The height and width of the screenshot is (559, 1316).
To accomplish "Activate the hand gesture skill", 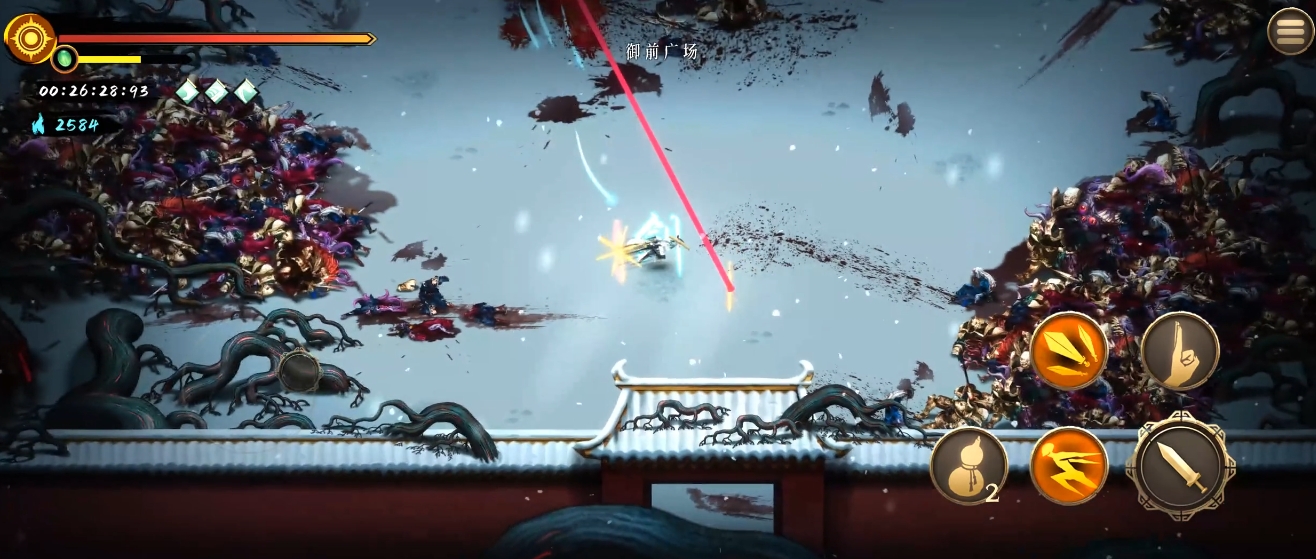I will pyautogui.click(x=1180, y=351).
